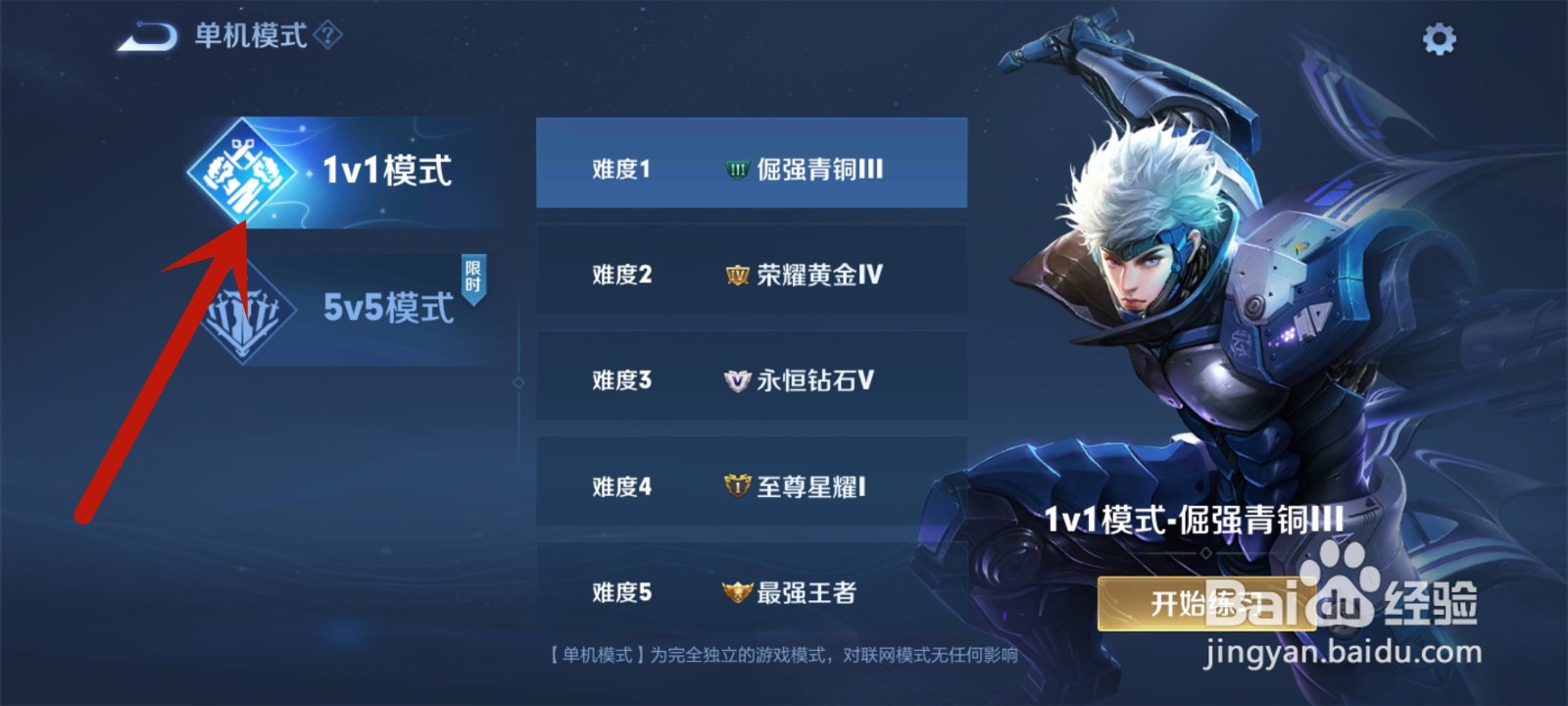Viewport: 1568px width, 706px height.
Task: Select the 难度5 最强王者 difficulty
Action: [x=753, y=592]
